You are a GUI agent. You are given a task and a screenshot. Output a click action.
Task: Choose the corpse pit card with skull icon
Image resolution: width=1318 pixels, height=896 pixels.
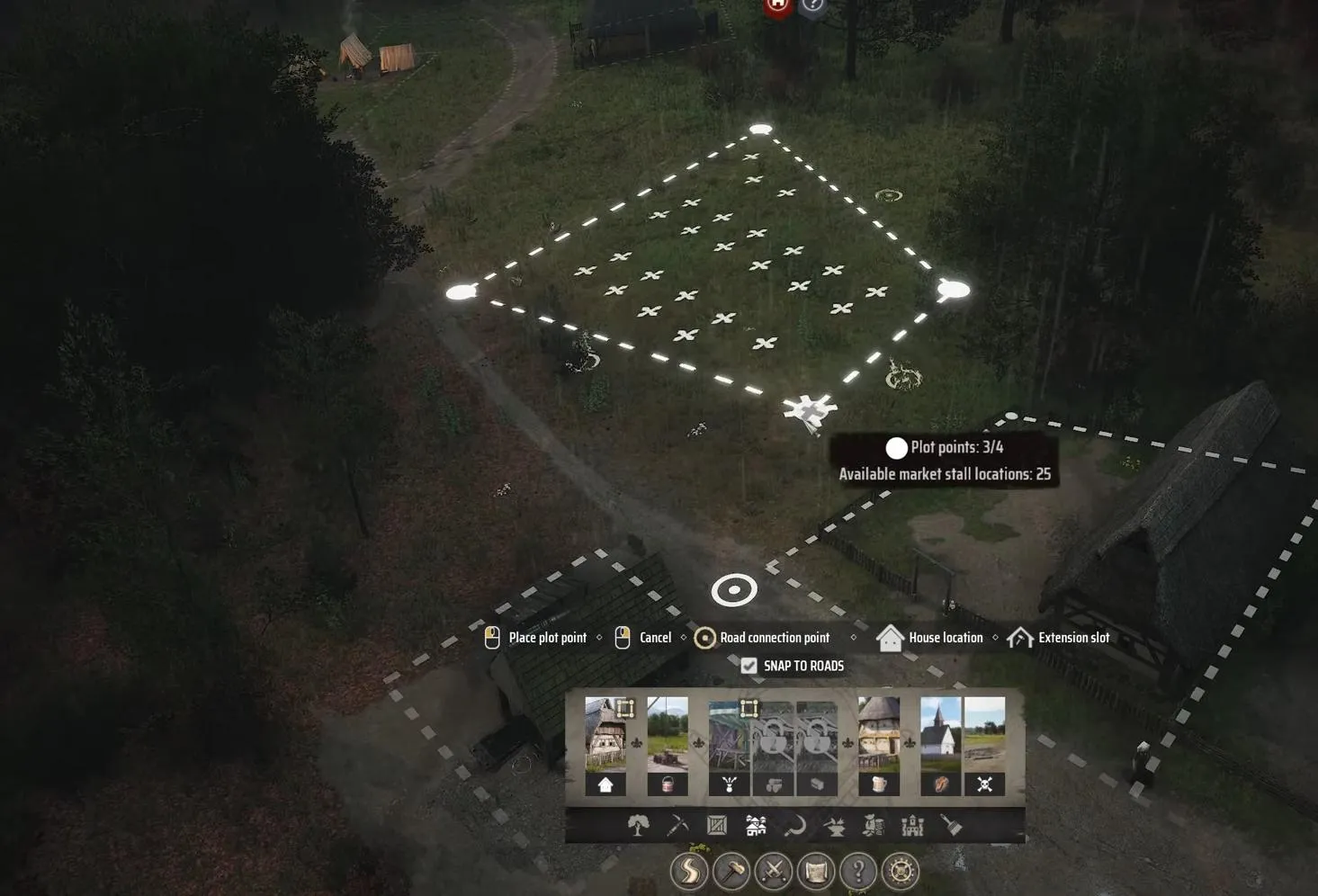(984, 745)
